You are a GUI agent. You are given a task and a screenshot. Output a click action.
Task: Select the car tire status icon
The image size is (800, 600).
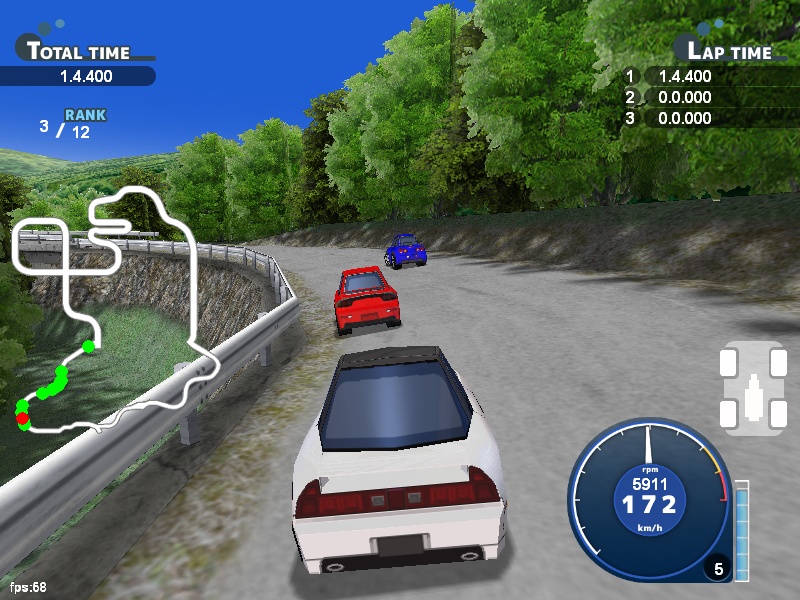(x=753, y=388)
